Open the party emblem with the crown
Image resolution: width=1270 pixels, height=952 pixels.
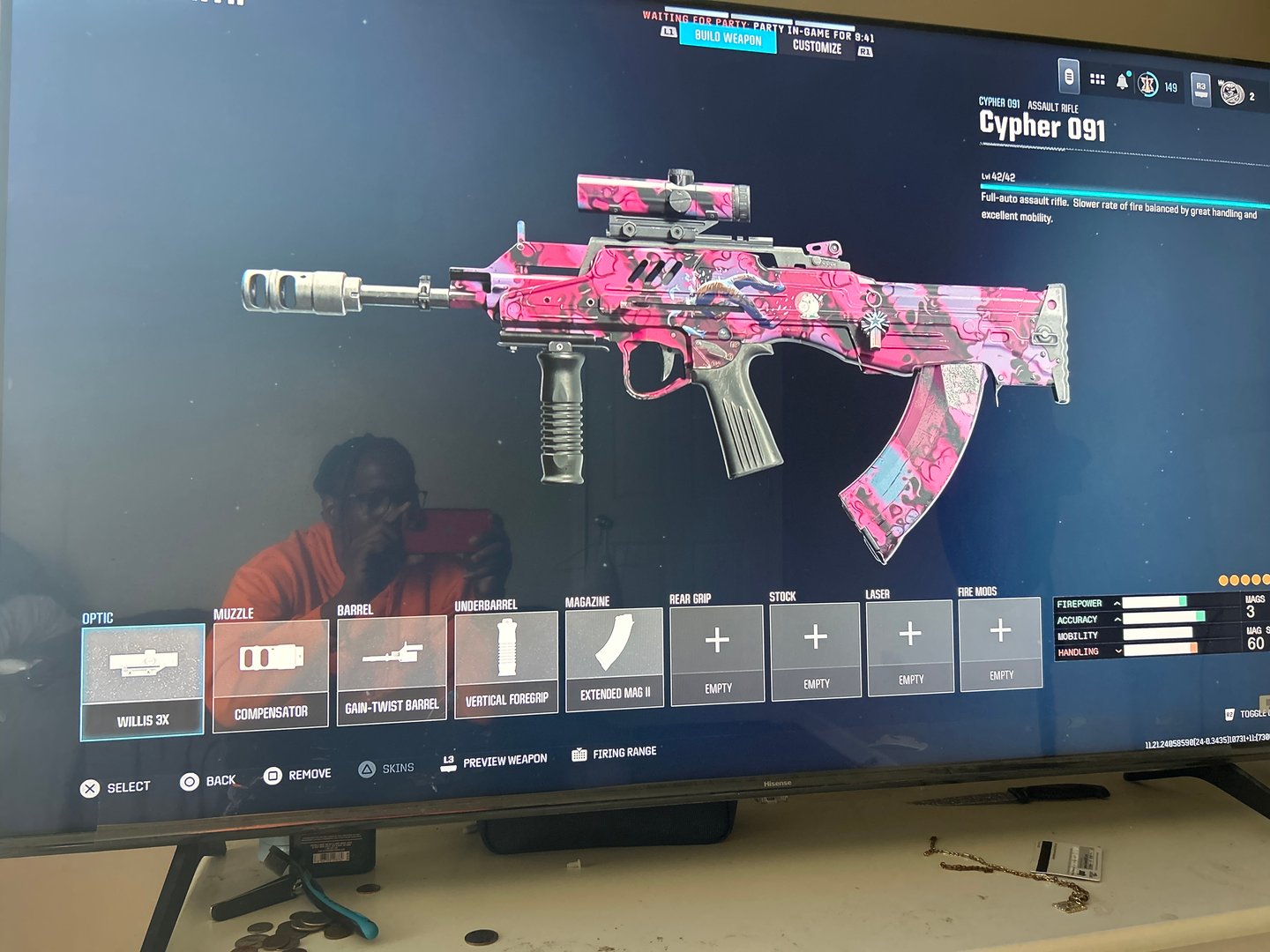coord(1231,91)
